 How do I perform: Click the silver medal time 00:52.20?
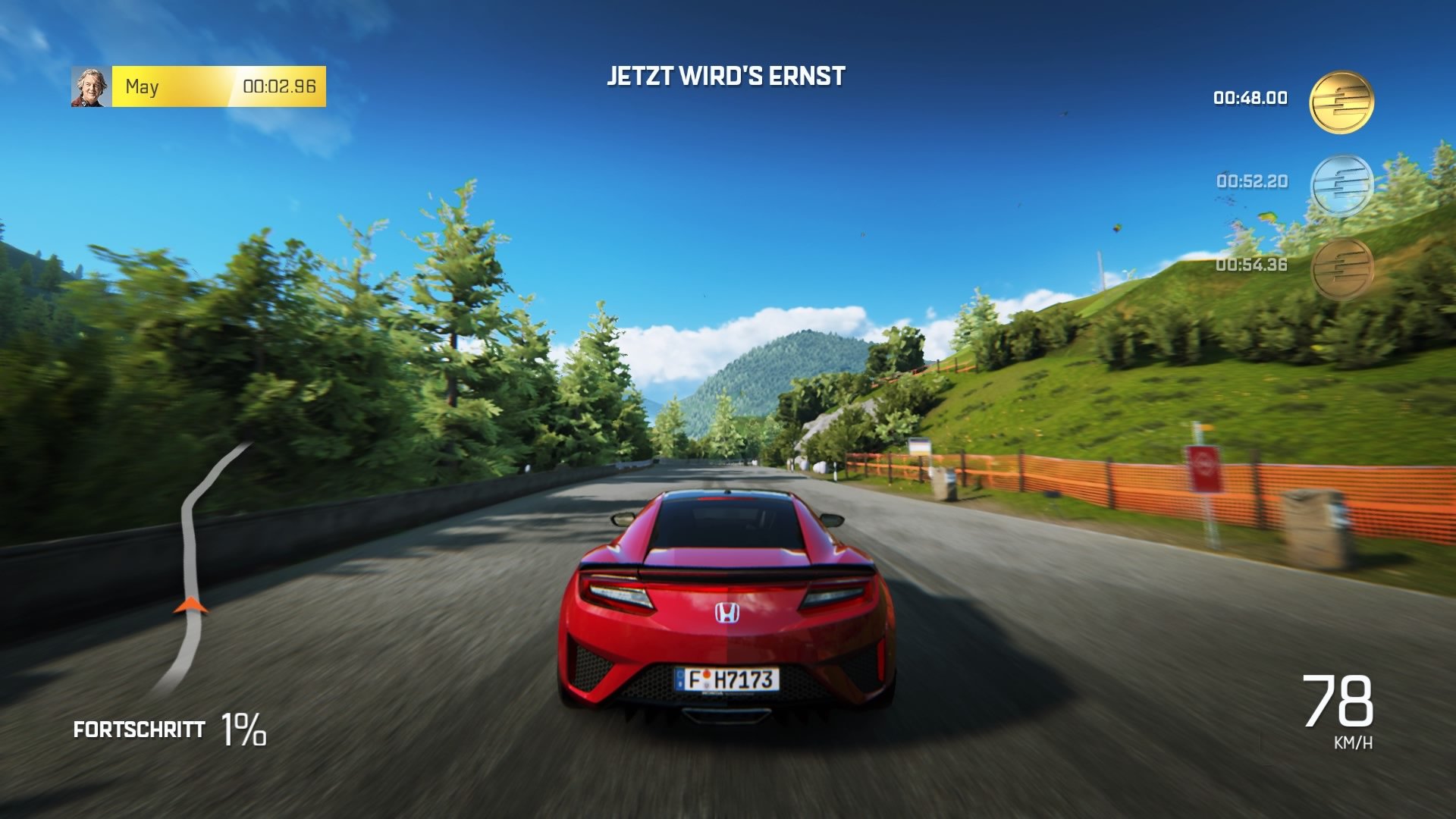[x=1252, y=180]
